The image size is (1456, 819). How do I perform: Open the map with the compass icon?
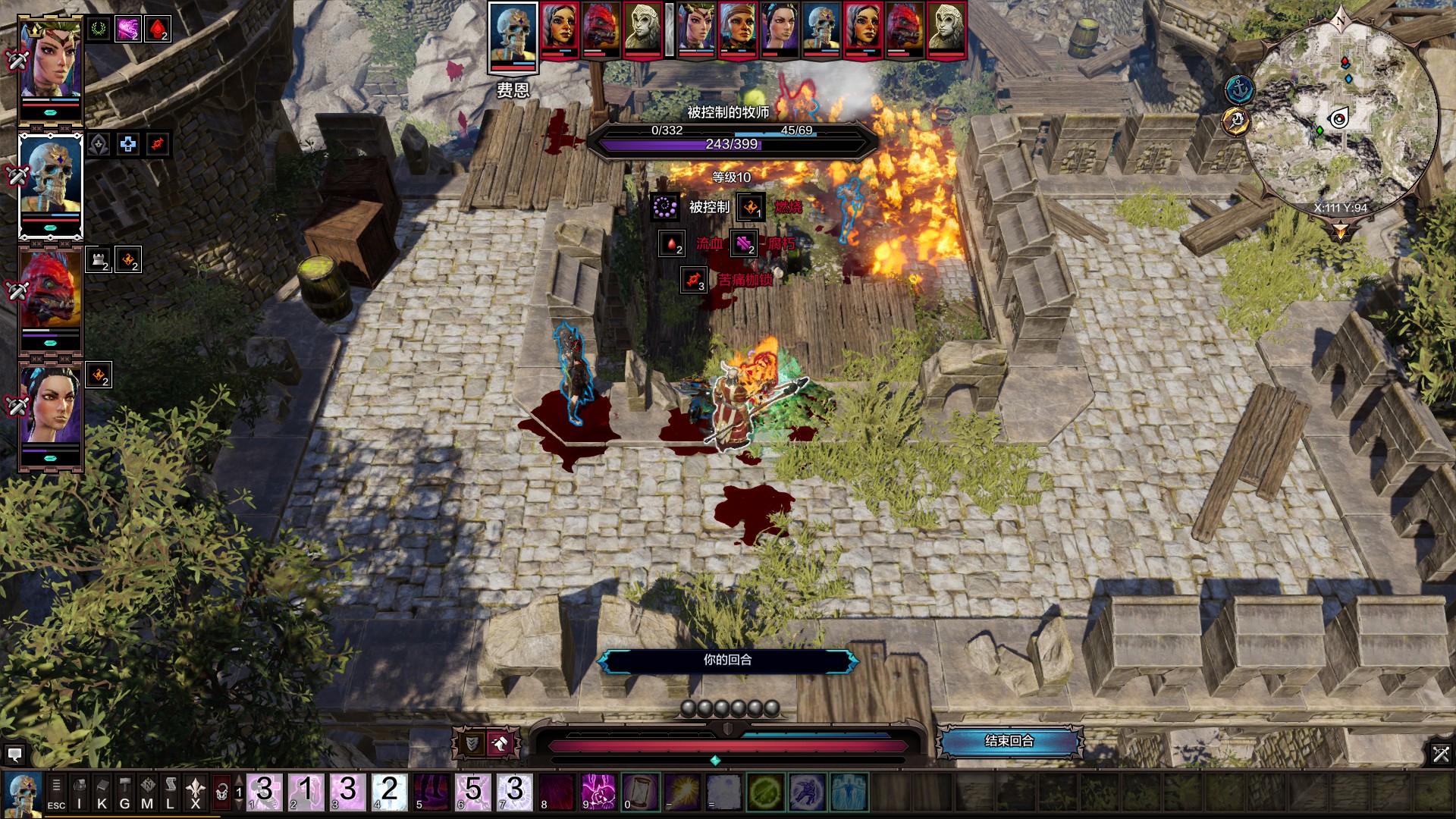(x=147, y=792)
